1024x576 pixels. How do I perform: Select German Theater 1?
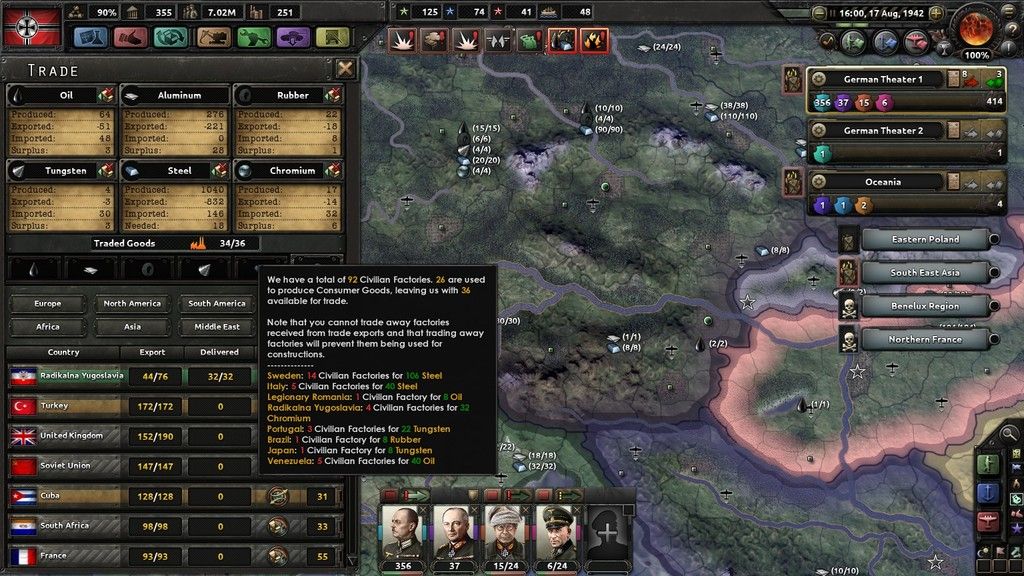[877, 79]
